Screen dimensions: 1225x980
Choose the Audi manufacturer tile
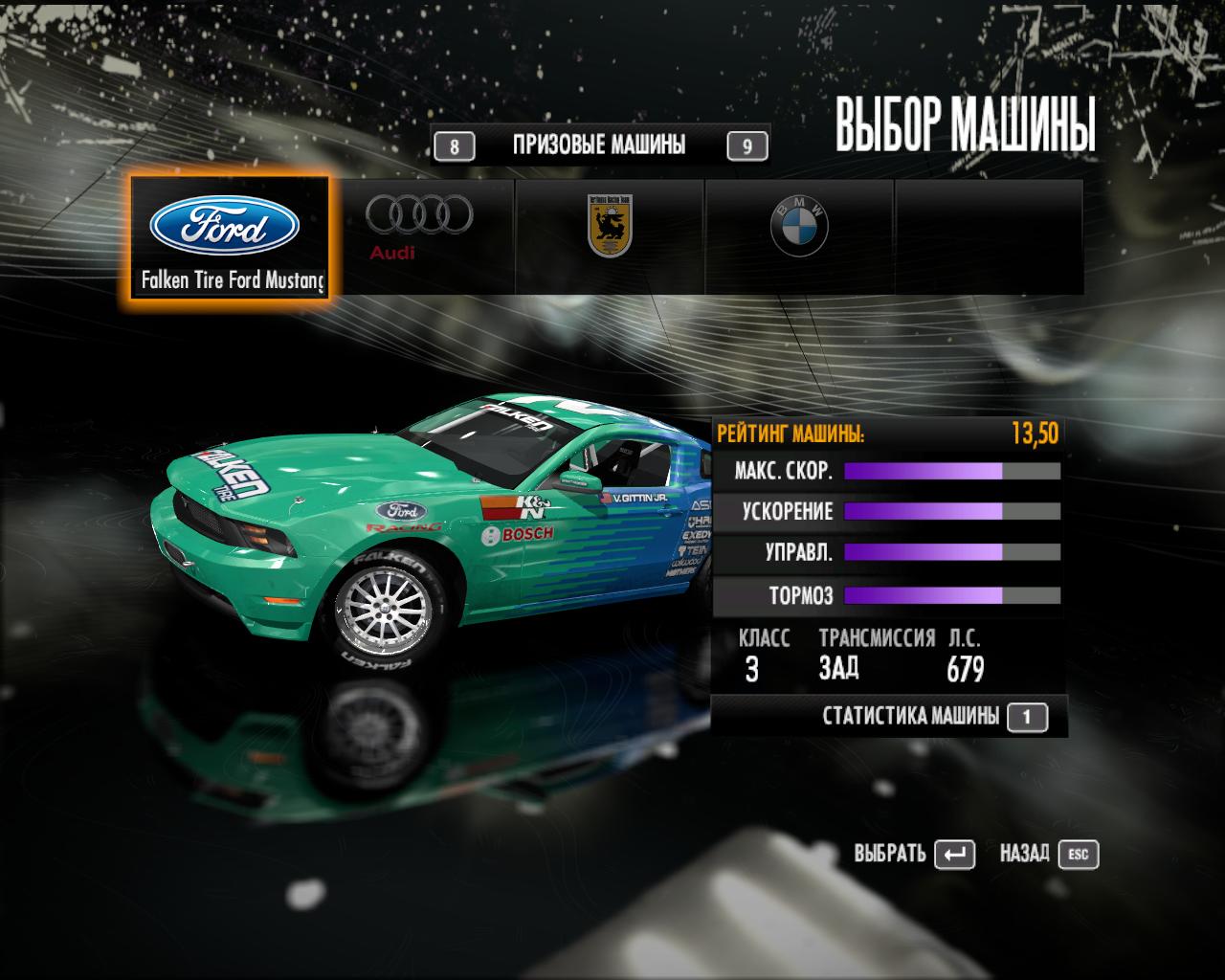tap(418, 235)
